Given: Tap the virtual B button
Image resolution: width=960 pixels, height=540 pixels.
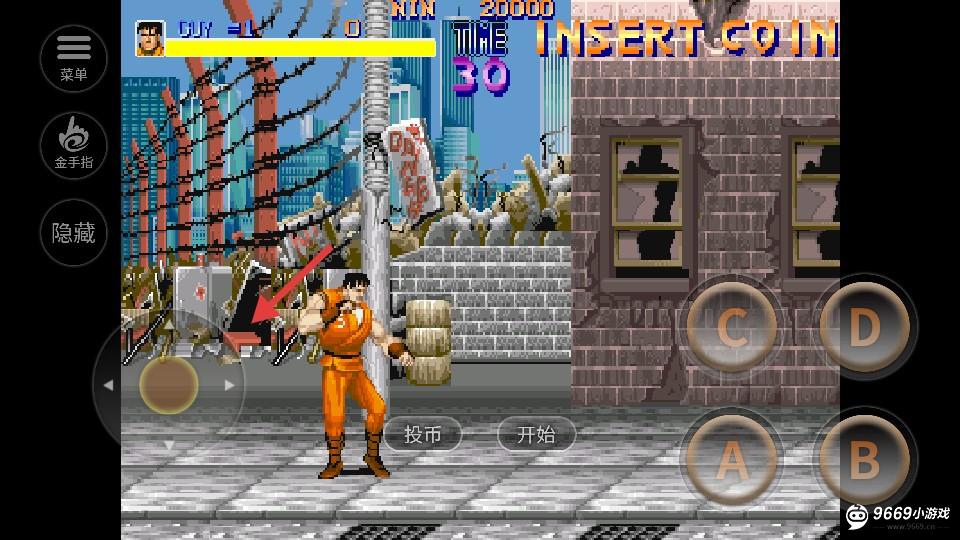Looking at the screenshot, I should 864,461.
